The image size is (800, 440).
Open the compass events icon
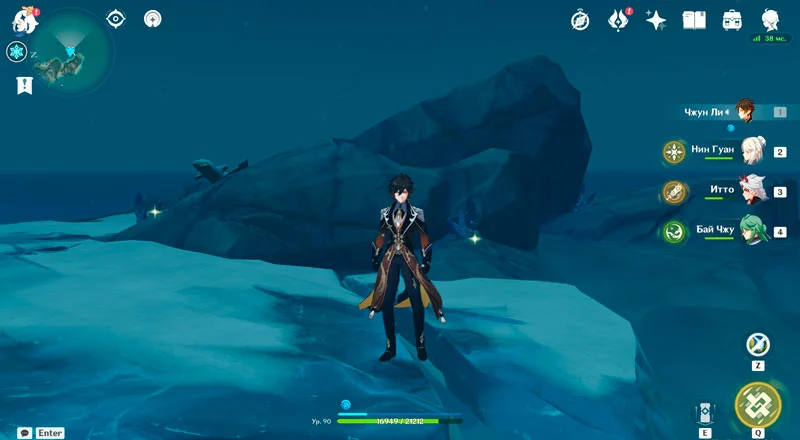pyautogui.click(x=580, y=20)
